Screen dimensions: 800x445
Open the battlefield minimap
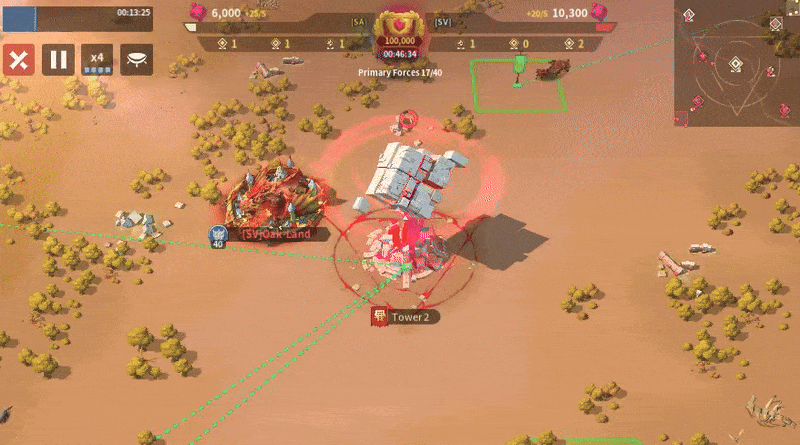pyautogui.click(x=736, y=62)
